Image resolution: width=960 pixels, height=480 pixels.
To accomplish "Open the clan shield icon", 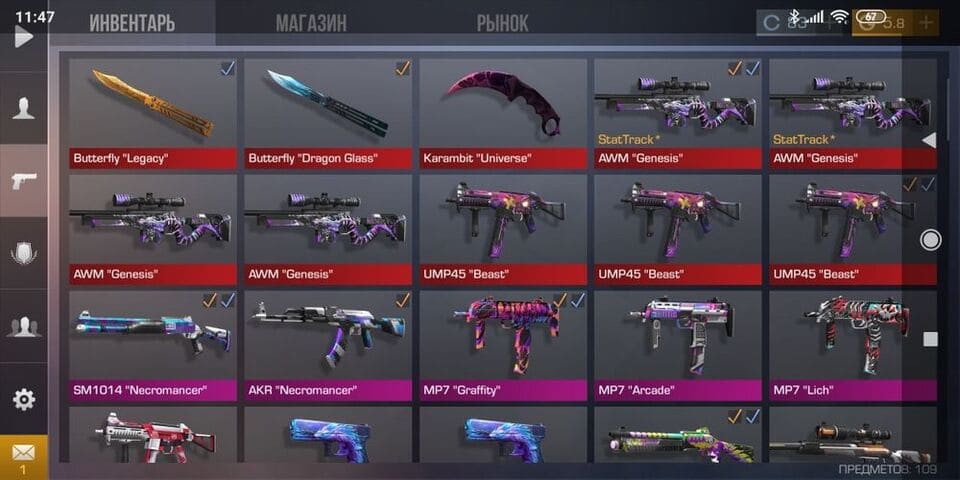I will pyautogui.click(x=23, y=253).
